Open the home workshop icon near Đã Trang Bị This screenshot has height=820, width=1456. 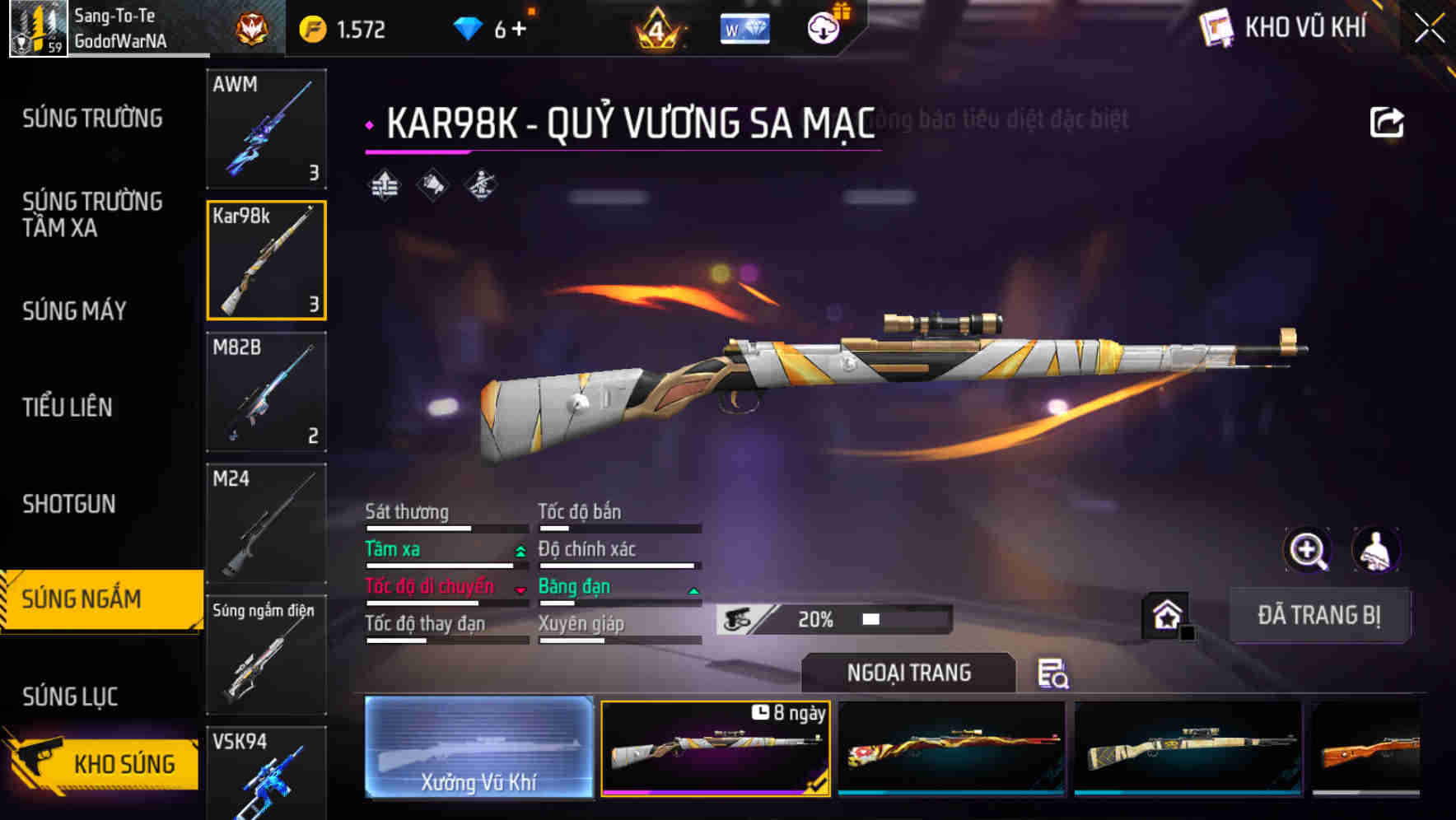point(1167,613)
